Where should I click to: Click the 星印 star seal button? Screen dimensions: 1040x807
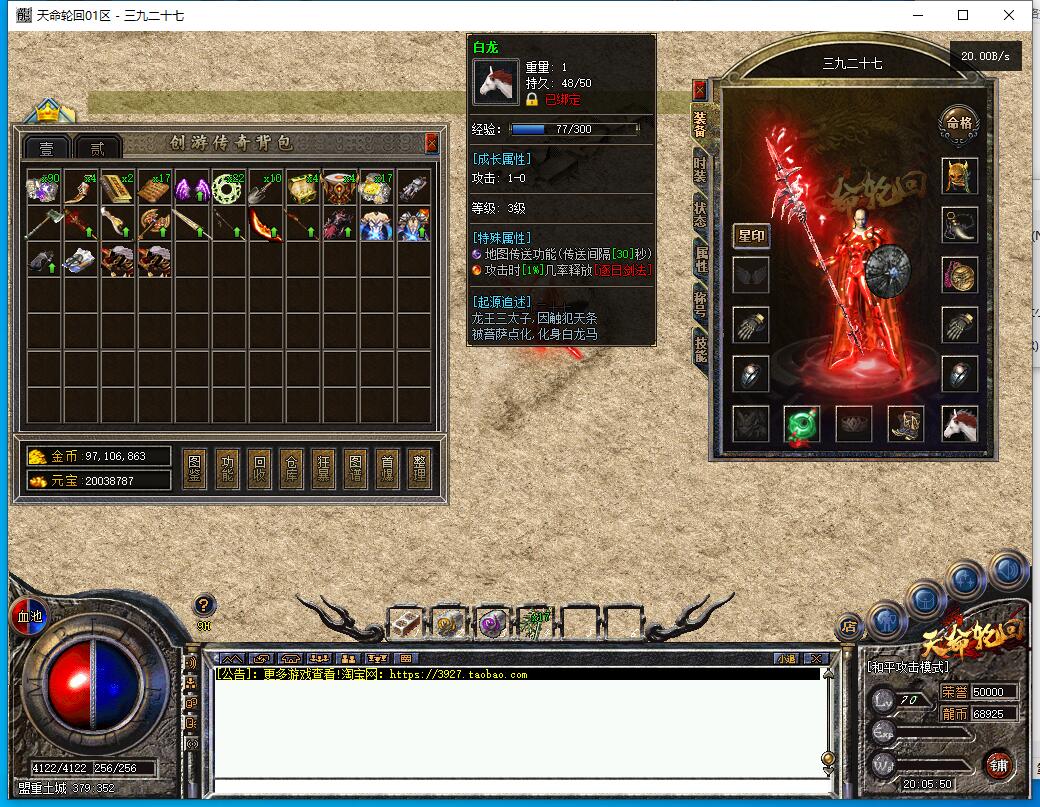point(751,236)
